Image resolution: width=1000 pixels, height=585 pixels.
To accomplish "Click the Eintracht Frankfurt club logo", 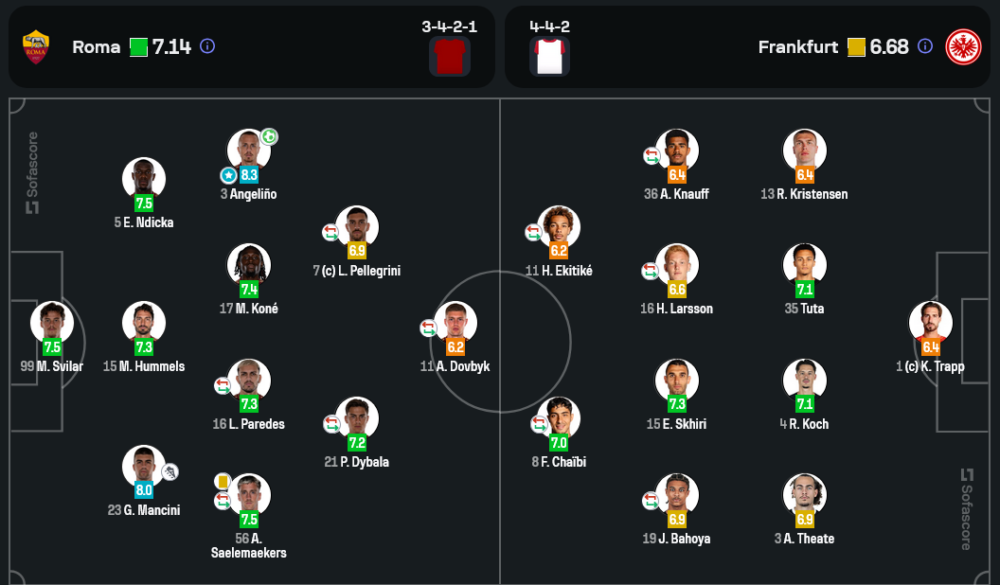I will click(x=963, y=46).
